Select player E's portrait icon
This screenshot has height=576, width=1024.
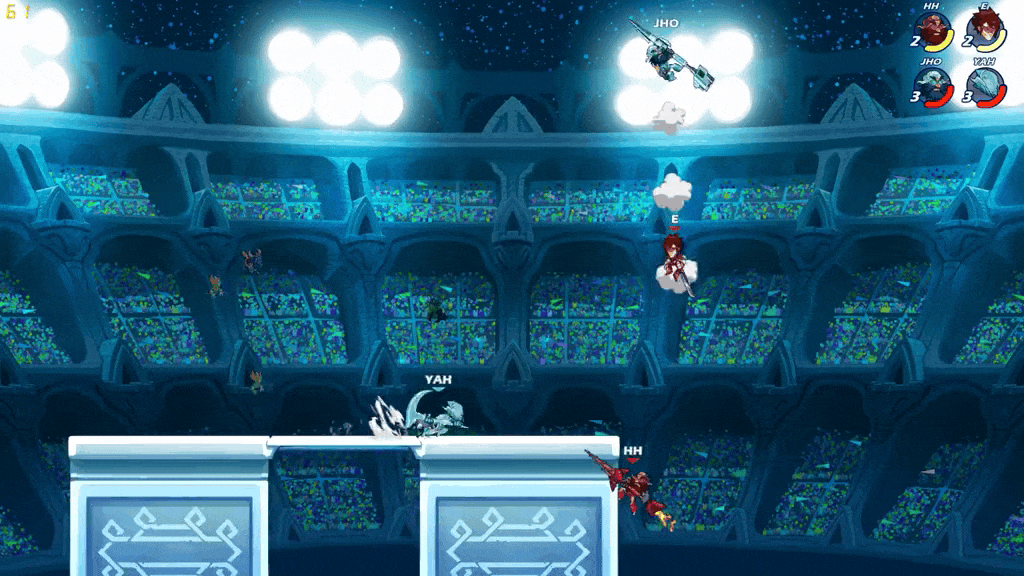coord(986,31)
